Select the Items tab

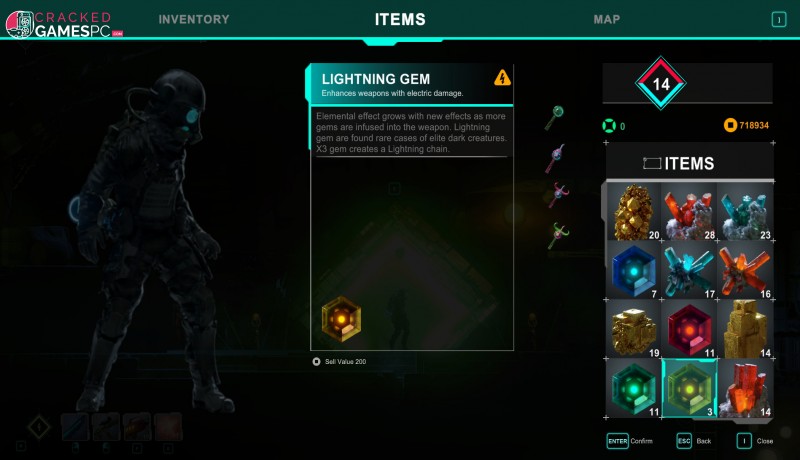click(400, 20)
